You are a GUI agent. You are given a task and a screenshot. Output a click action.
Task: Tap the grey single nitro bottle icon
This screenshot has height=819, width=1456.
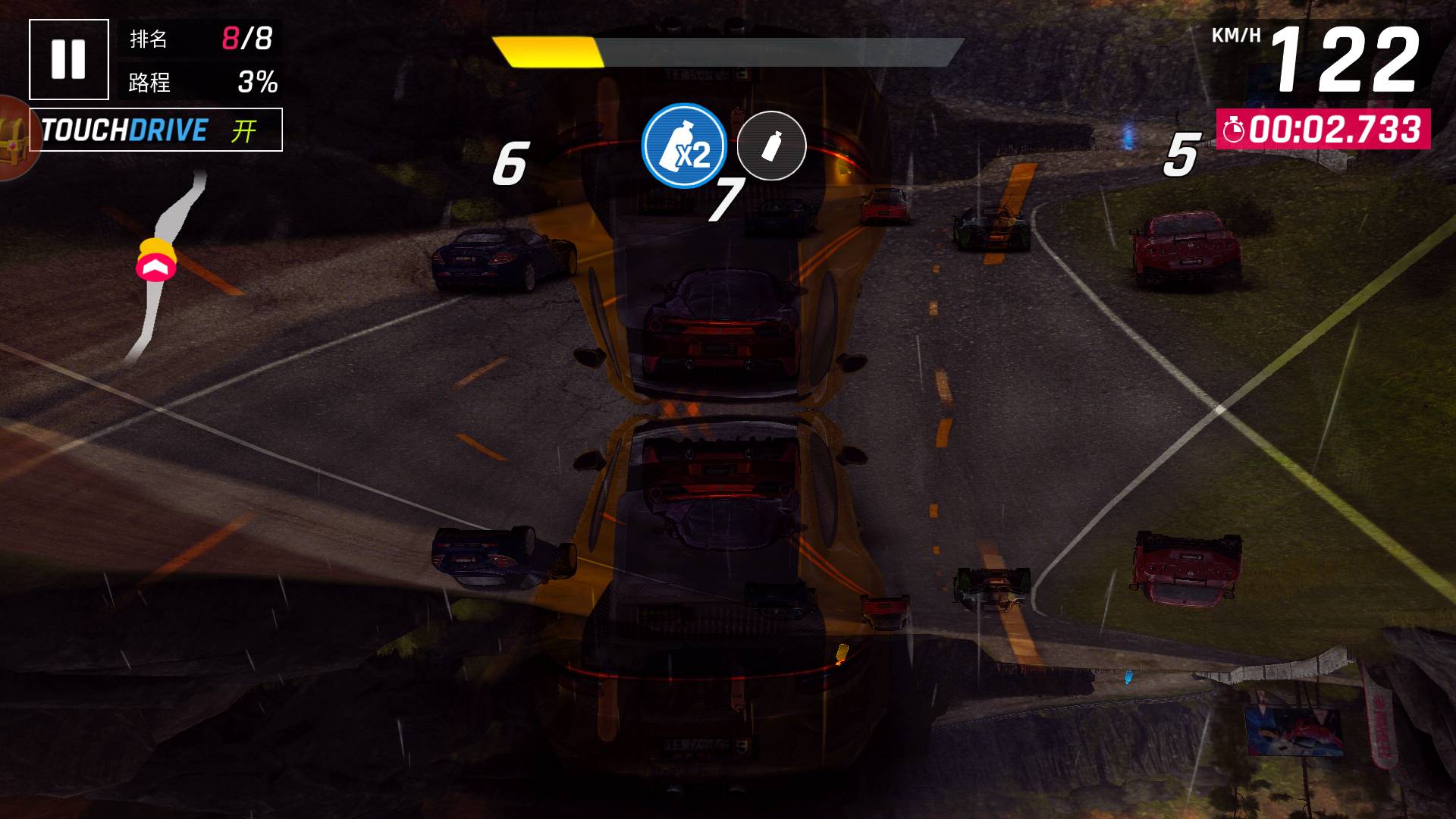(x=771, y=146)
